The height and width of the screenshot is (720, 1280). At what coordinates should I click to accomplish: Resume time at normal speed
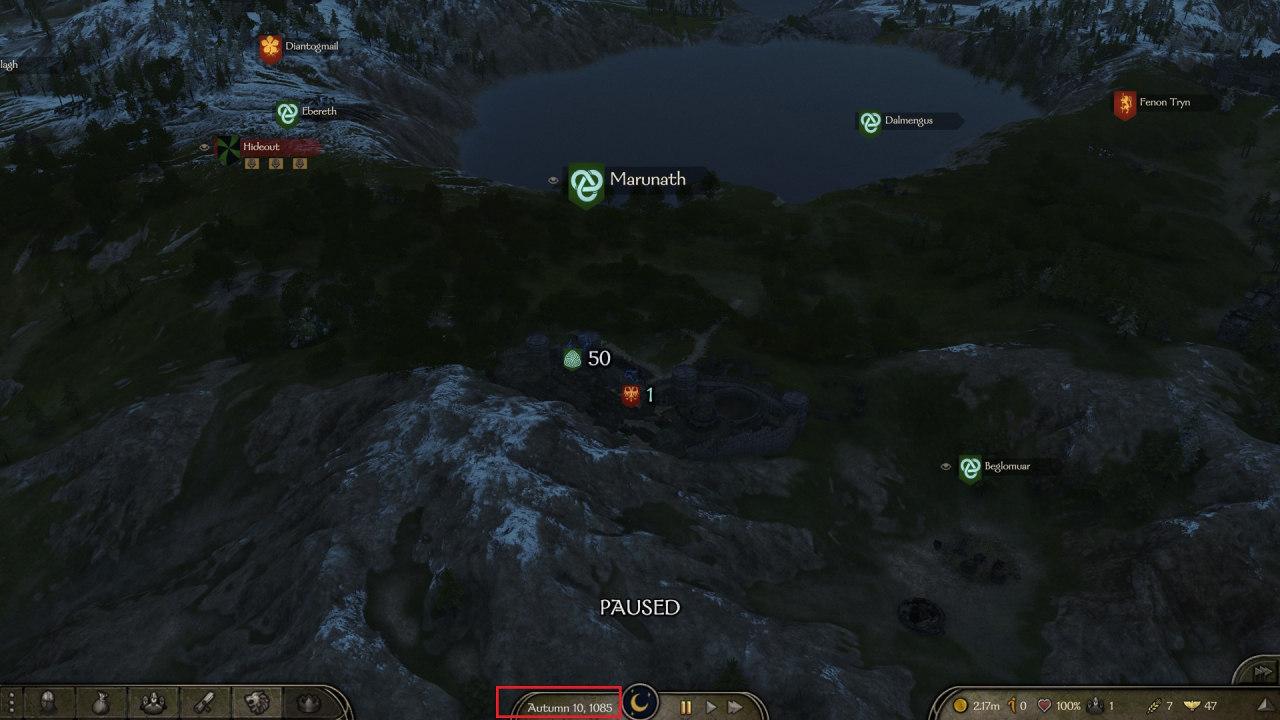pyautogui.click(x=711, y=707)
